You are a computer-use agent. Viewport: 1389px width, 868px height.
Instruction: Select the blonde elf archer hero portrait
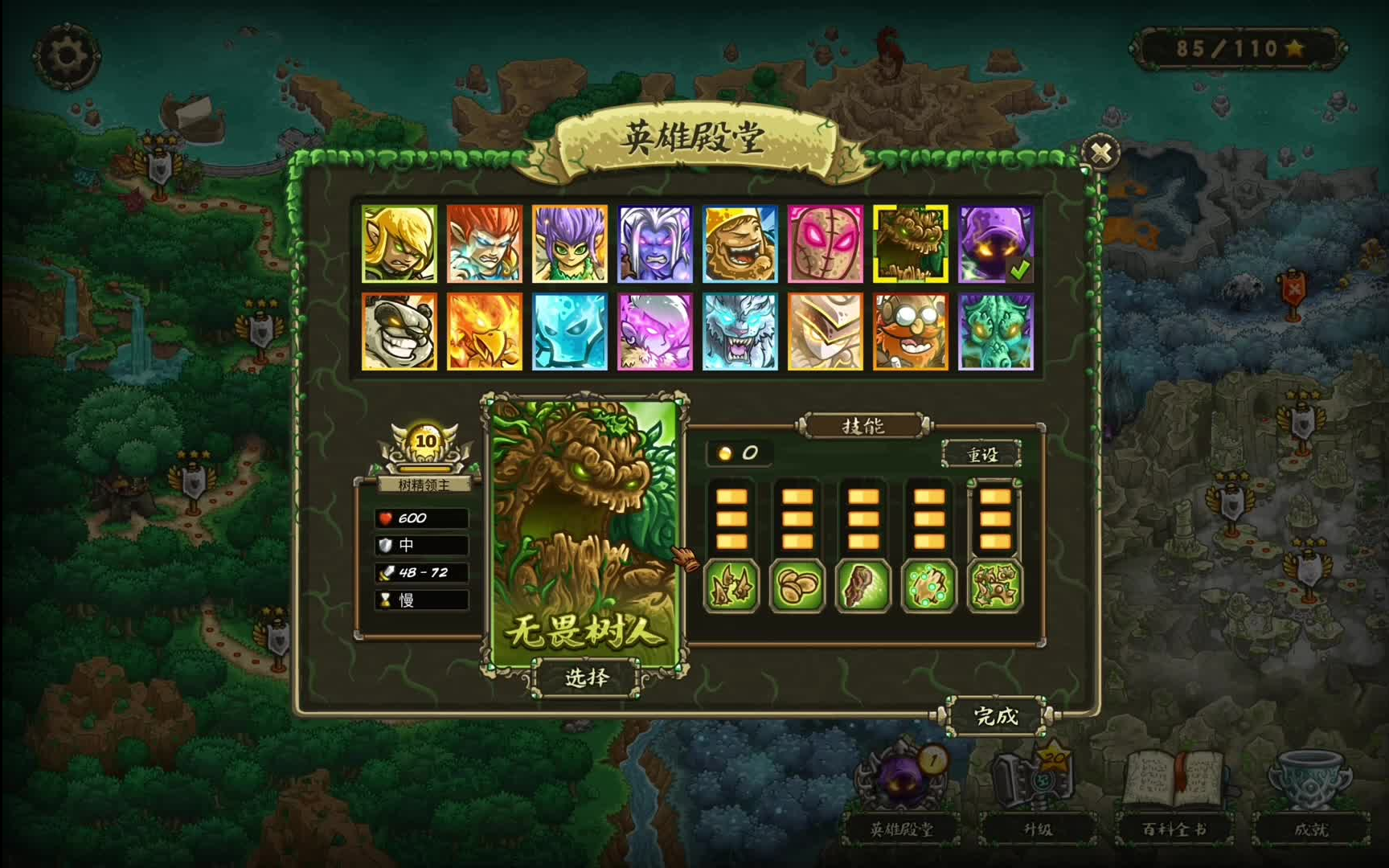click(399, 244)
